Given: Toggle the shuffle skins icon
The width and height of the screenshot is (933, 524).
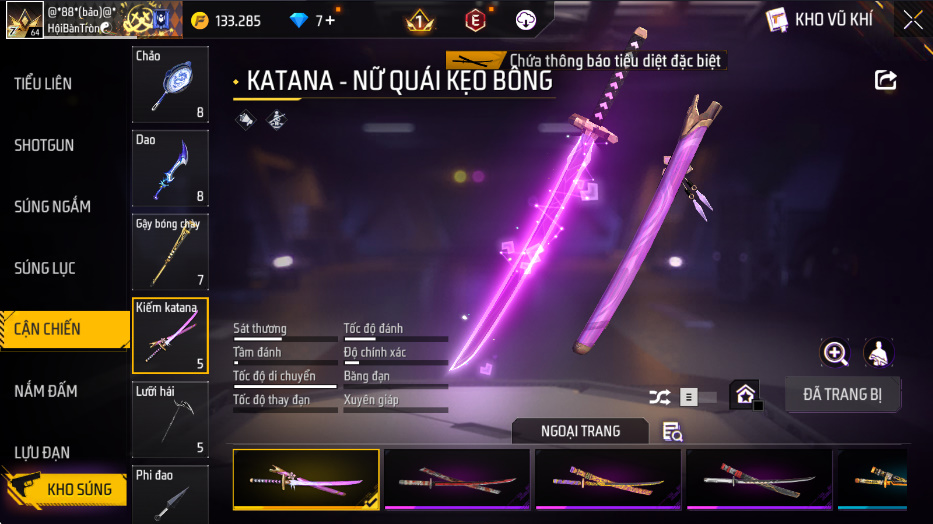Looking at the screenshot, I should [659, 397].
